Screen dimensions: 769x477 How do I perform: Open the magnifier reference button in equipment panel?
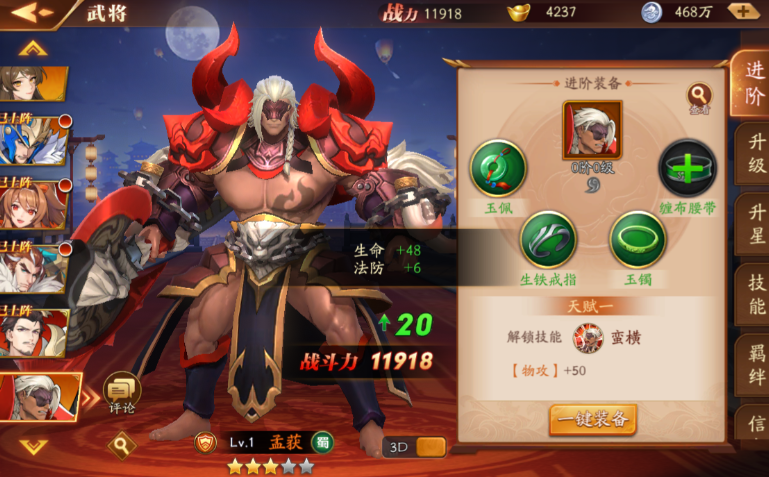coord(699,96)
